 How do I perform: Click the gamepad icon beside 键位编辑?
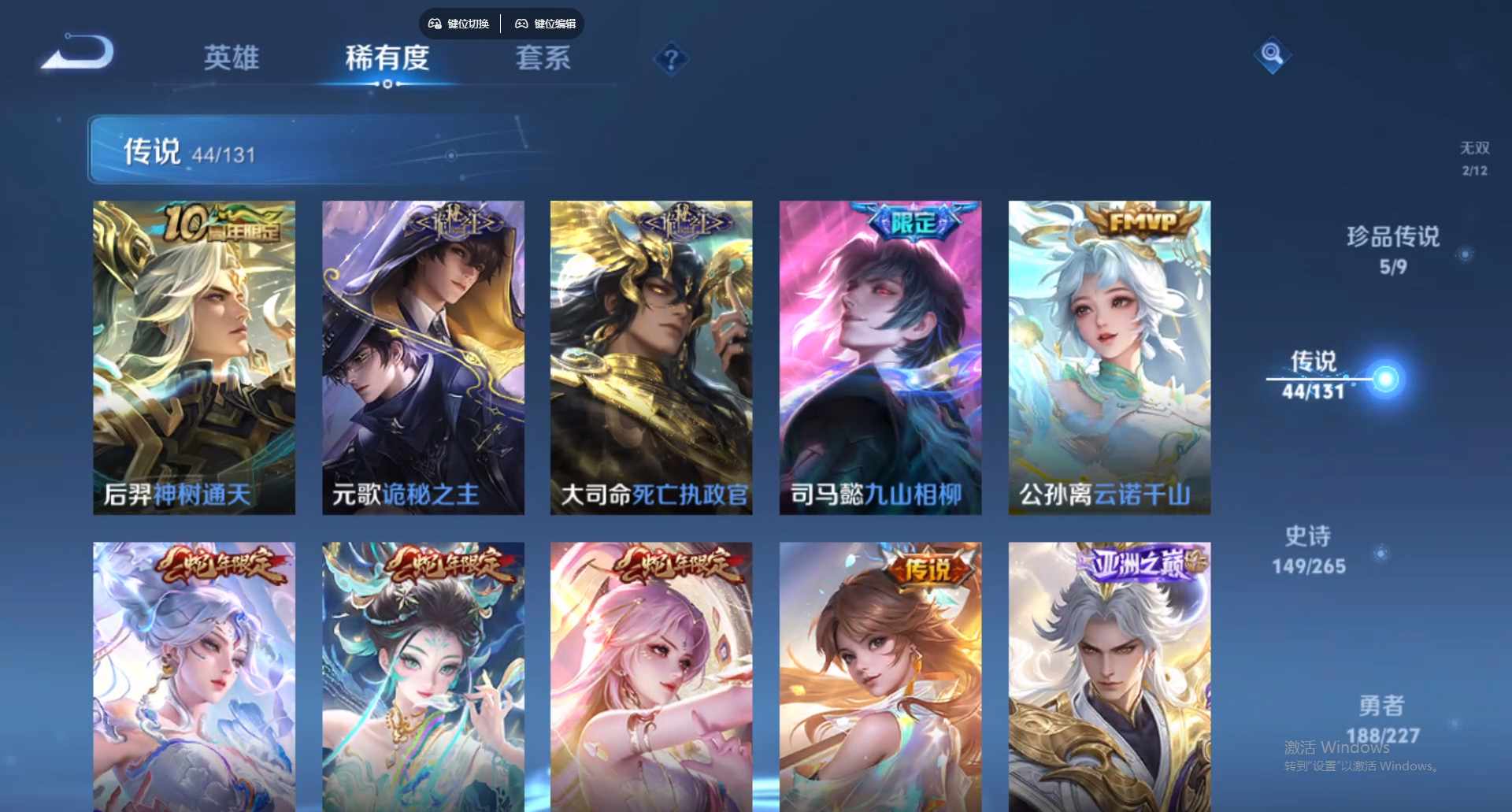tap(521, 24)
